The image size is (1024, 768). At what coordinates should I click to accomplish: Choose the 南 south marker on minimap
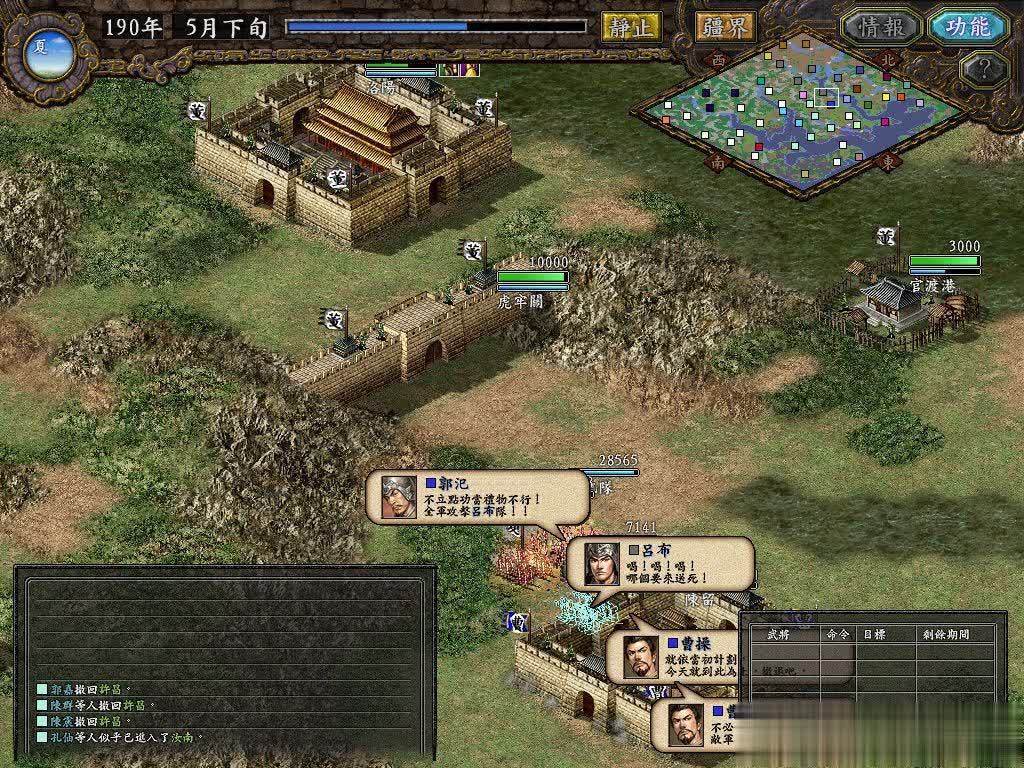718,161
